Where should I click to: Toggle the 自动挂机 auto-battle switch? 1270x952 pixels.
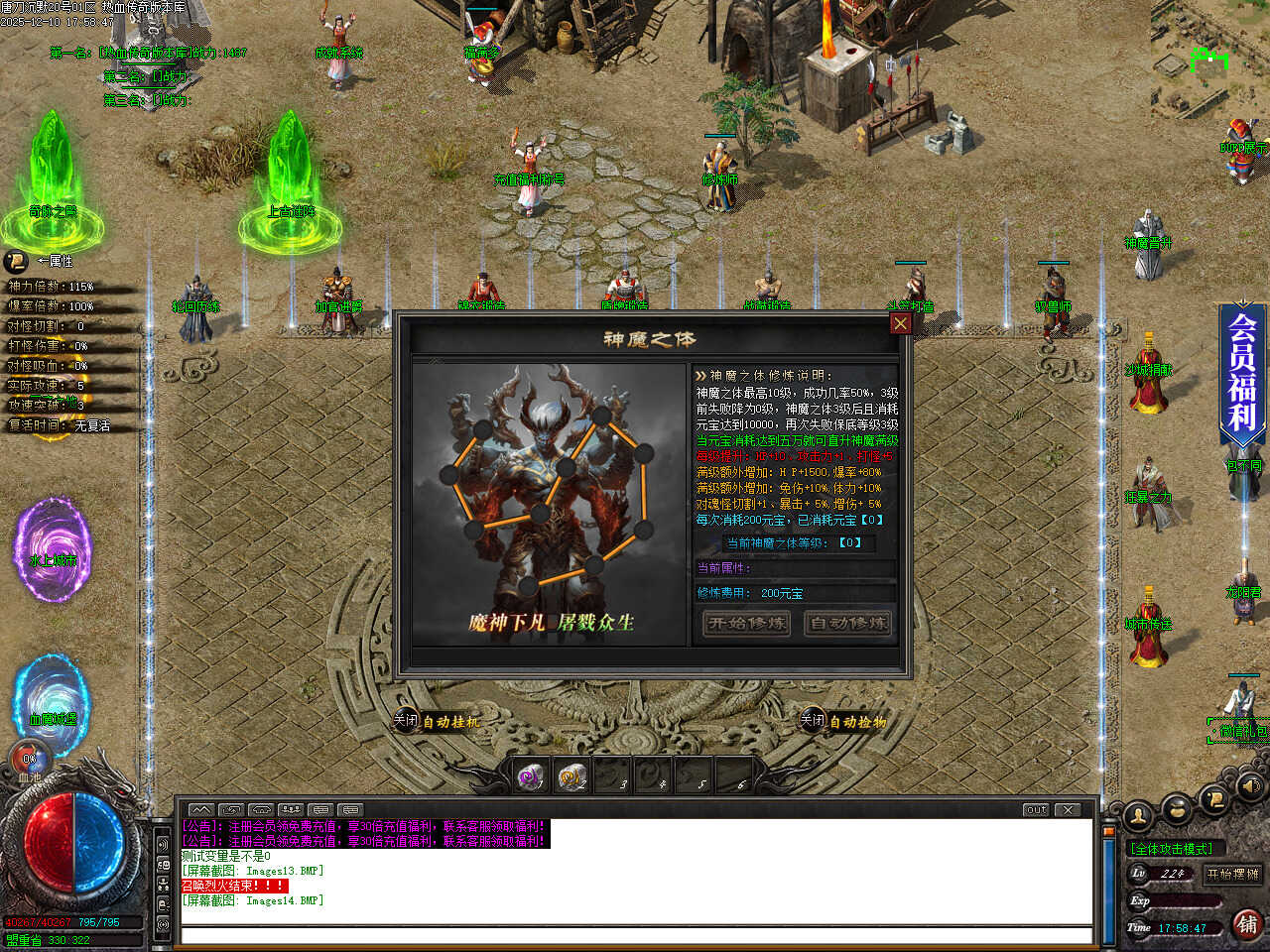[406, 721]
